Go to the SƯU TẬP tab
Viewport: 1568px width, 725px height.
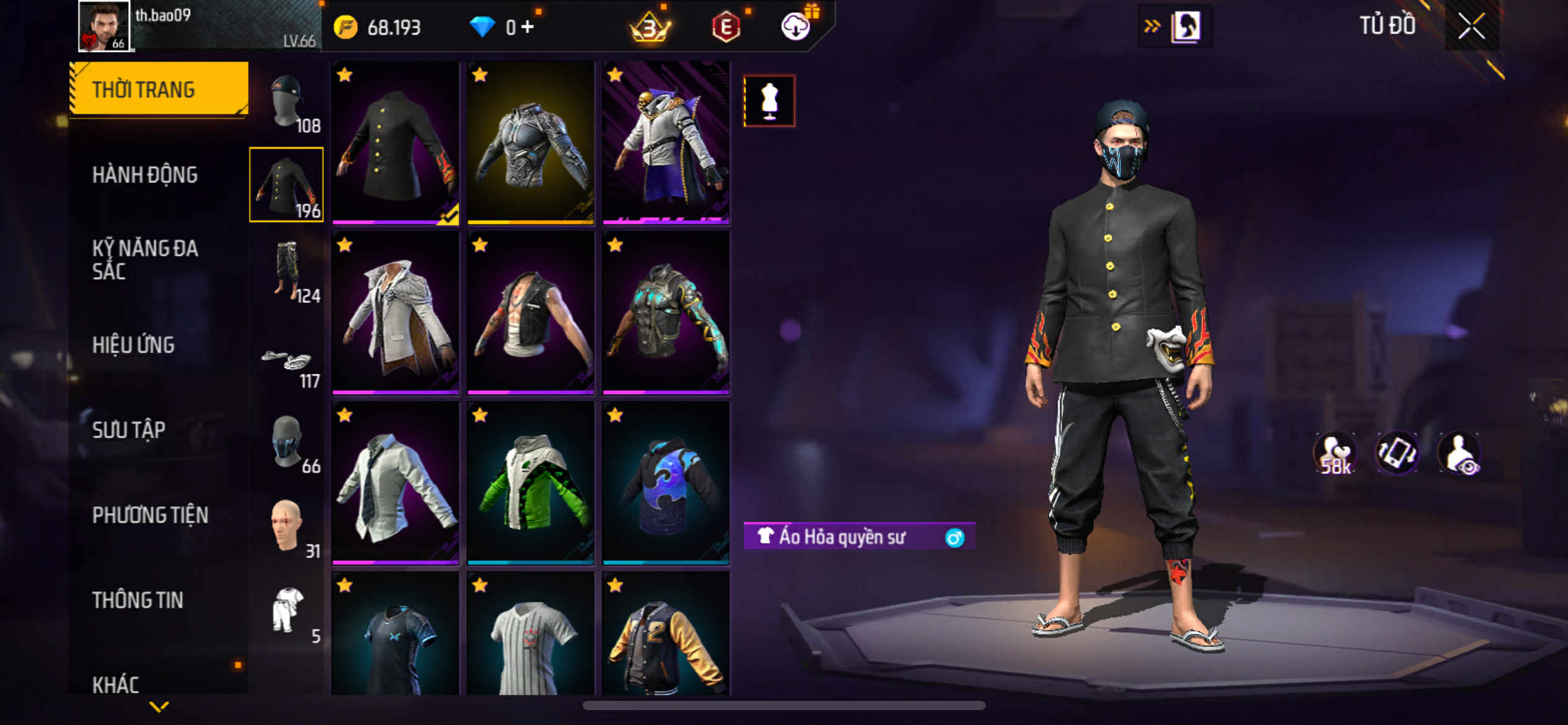pyautogui.click(x=129, y=429)
